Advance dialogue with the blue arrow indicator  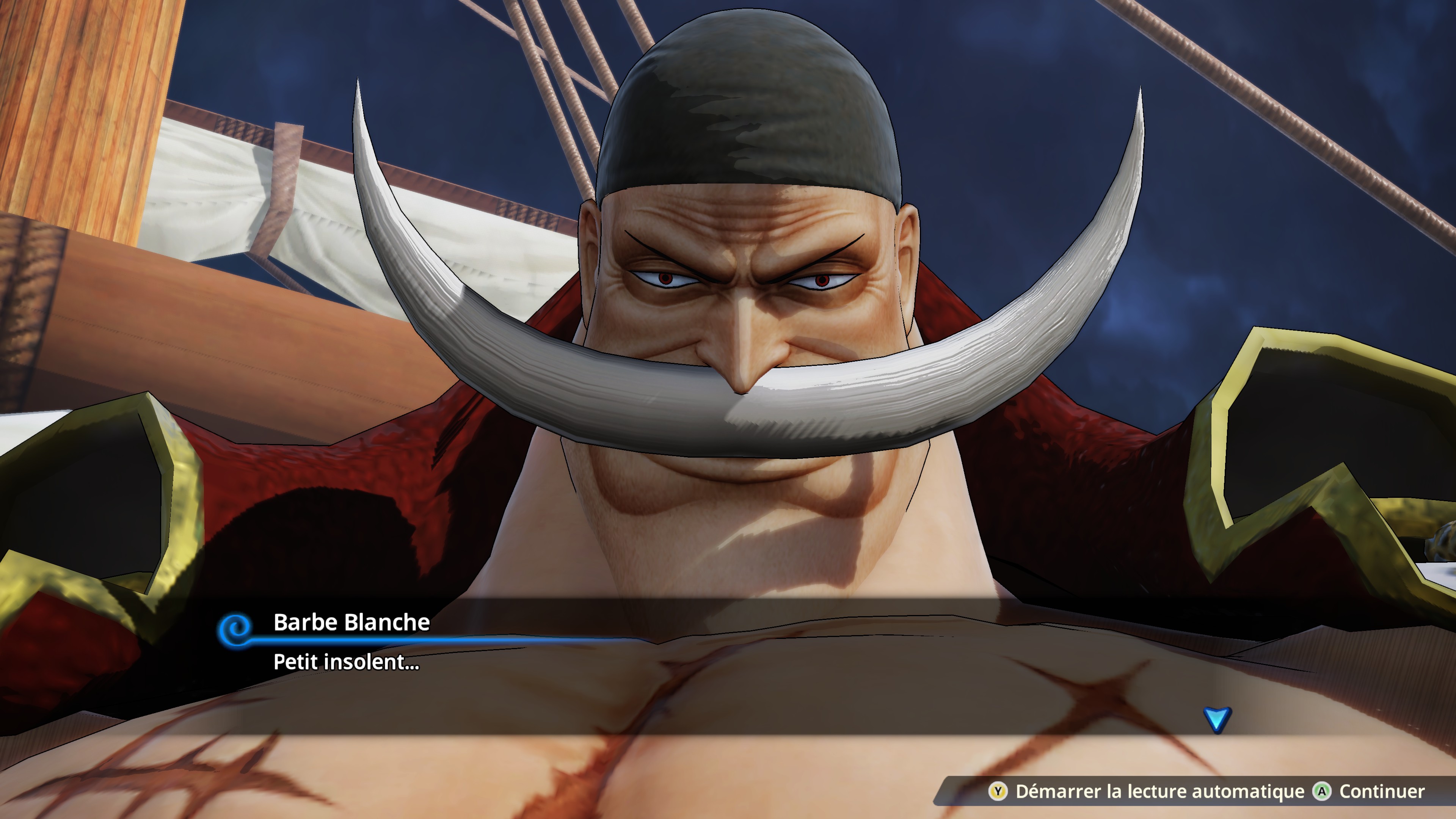click(1216, 719)
